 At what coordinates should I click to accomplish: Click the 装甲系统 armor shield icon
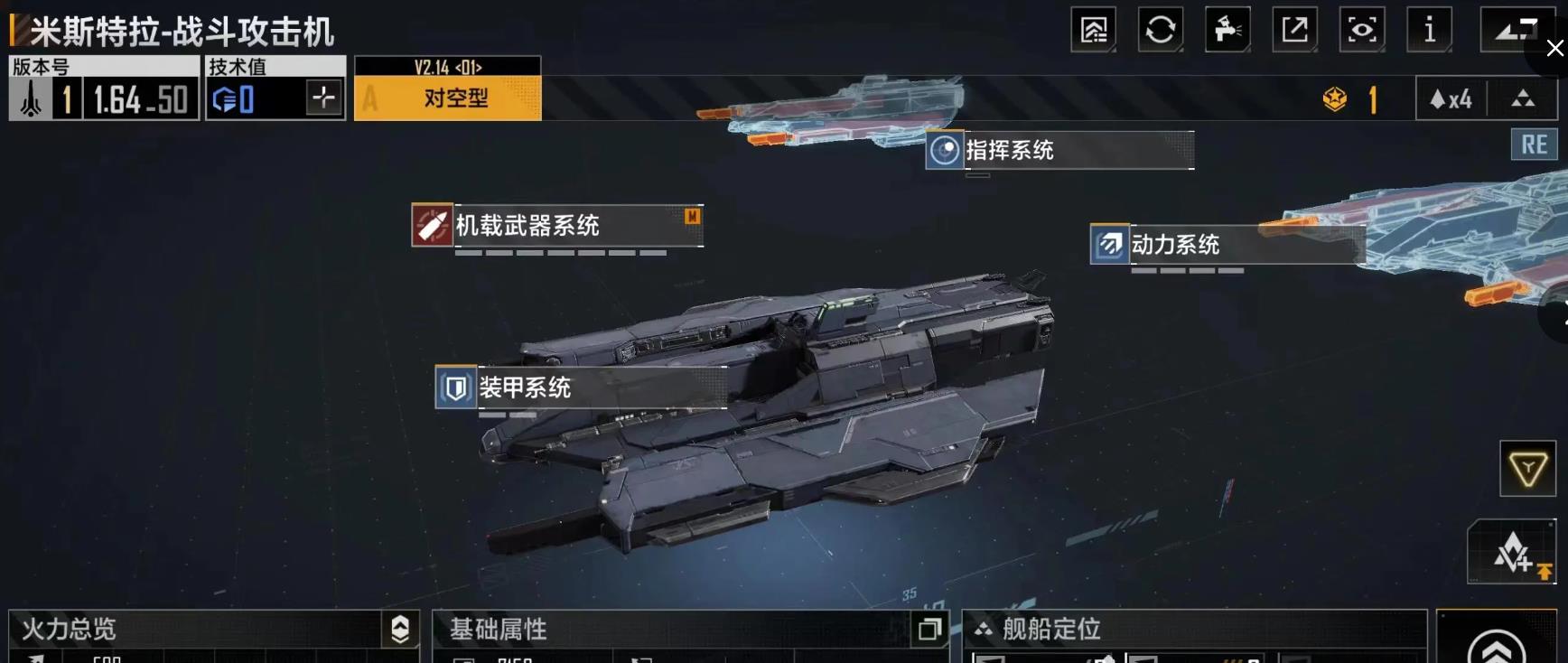[455, 388]
